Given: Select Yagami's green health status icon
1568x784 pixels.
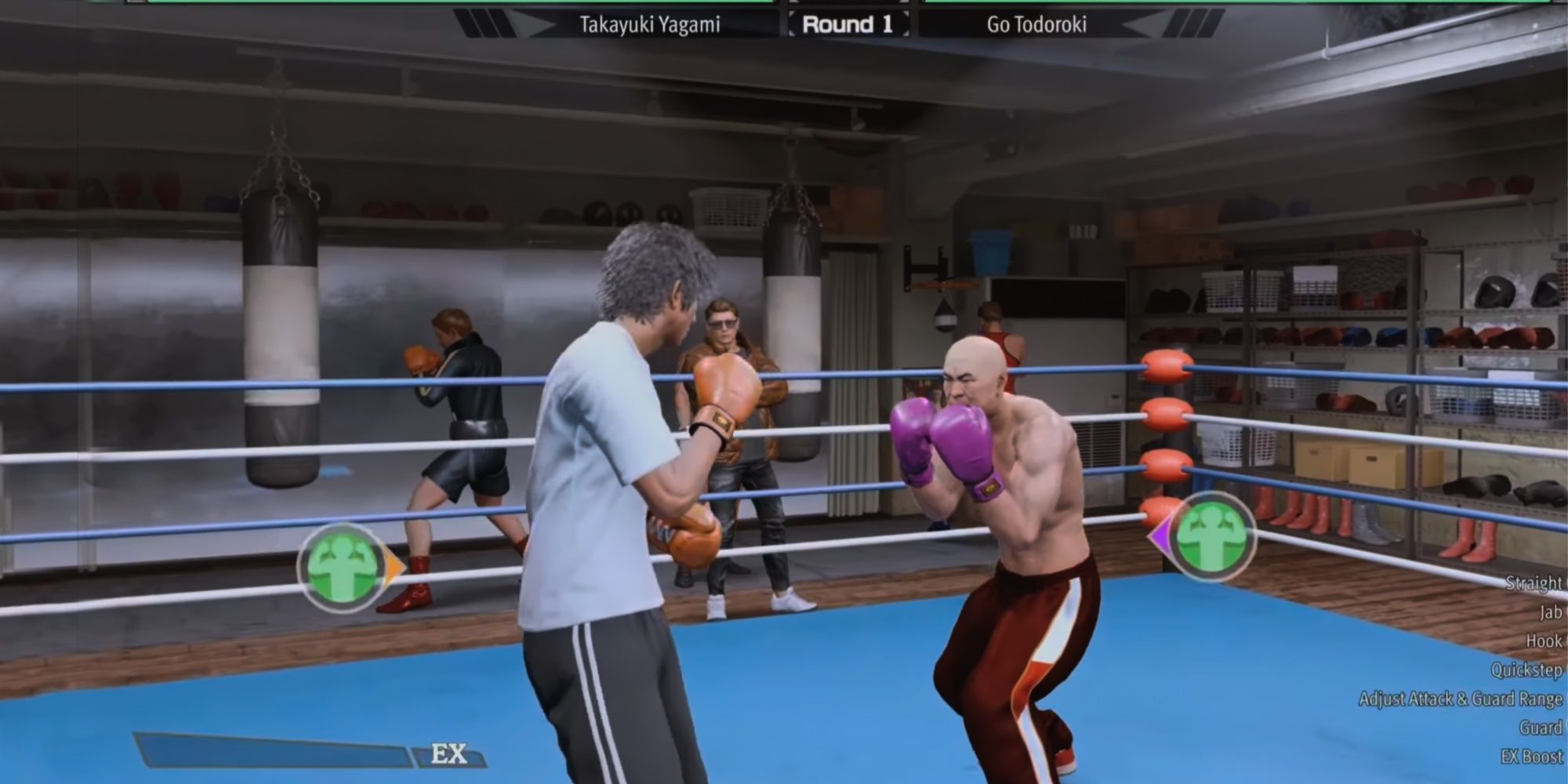Looking at the screenshot, I should (x=343, y=561).
